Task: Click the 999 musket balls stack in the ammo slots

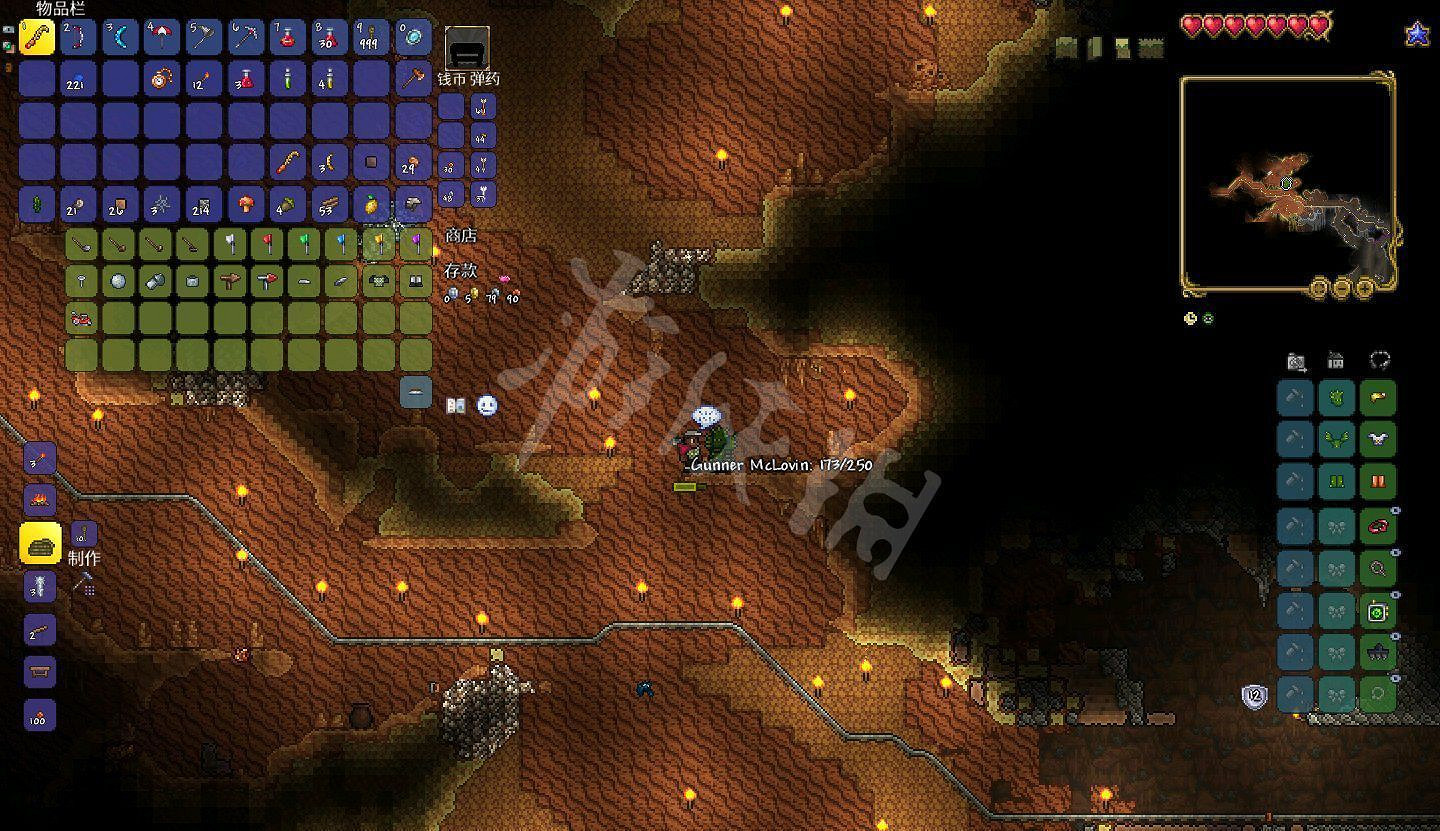Action: pyautogui.click(x=368, y=38)
